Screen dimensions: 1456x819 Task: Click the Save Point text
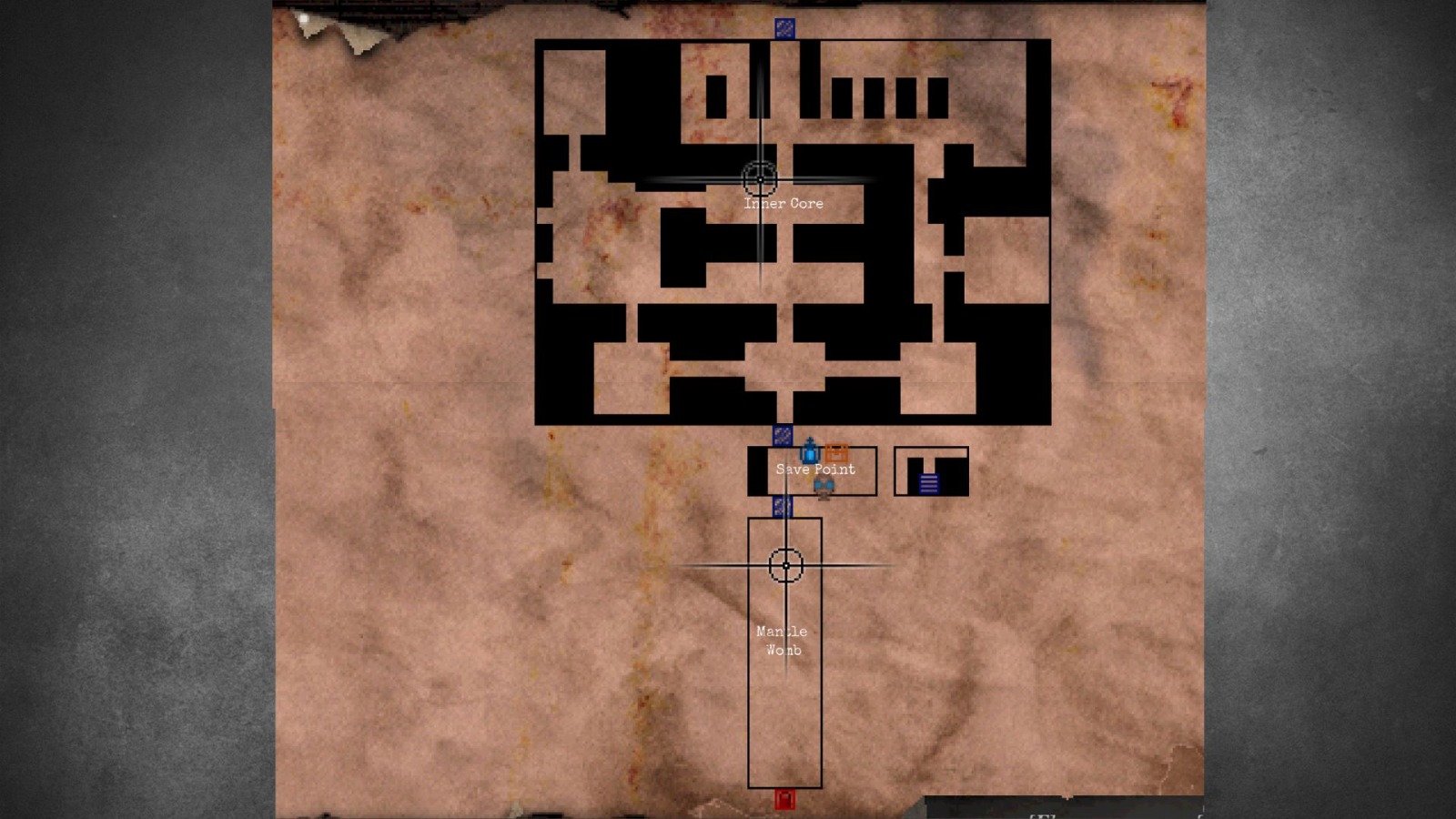[x=816, y=469]
